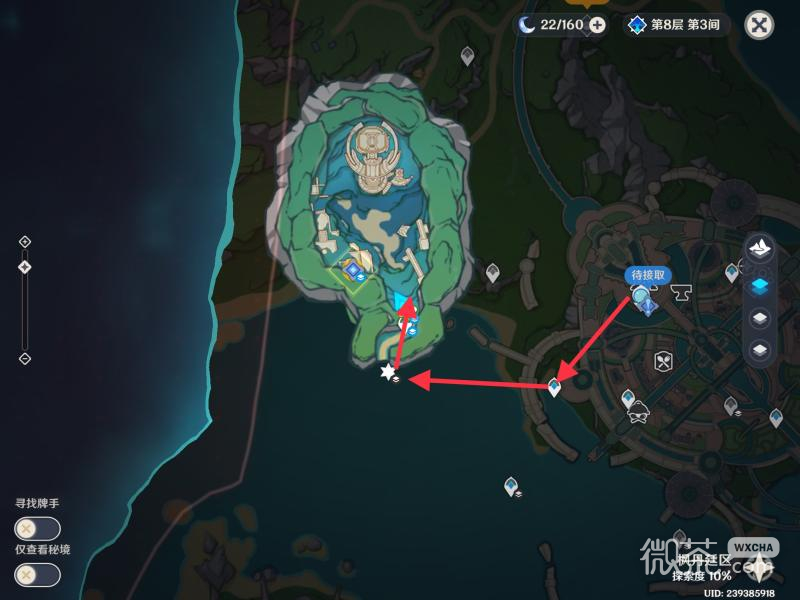Image resolution: width=800 pixels, height=600 pixels.
Task: Select the restaurant fork-and-spoon marker
Action: (661, 361)
